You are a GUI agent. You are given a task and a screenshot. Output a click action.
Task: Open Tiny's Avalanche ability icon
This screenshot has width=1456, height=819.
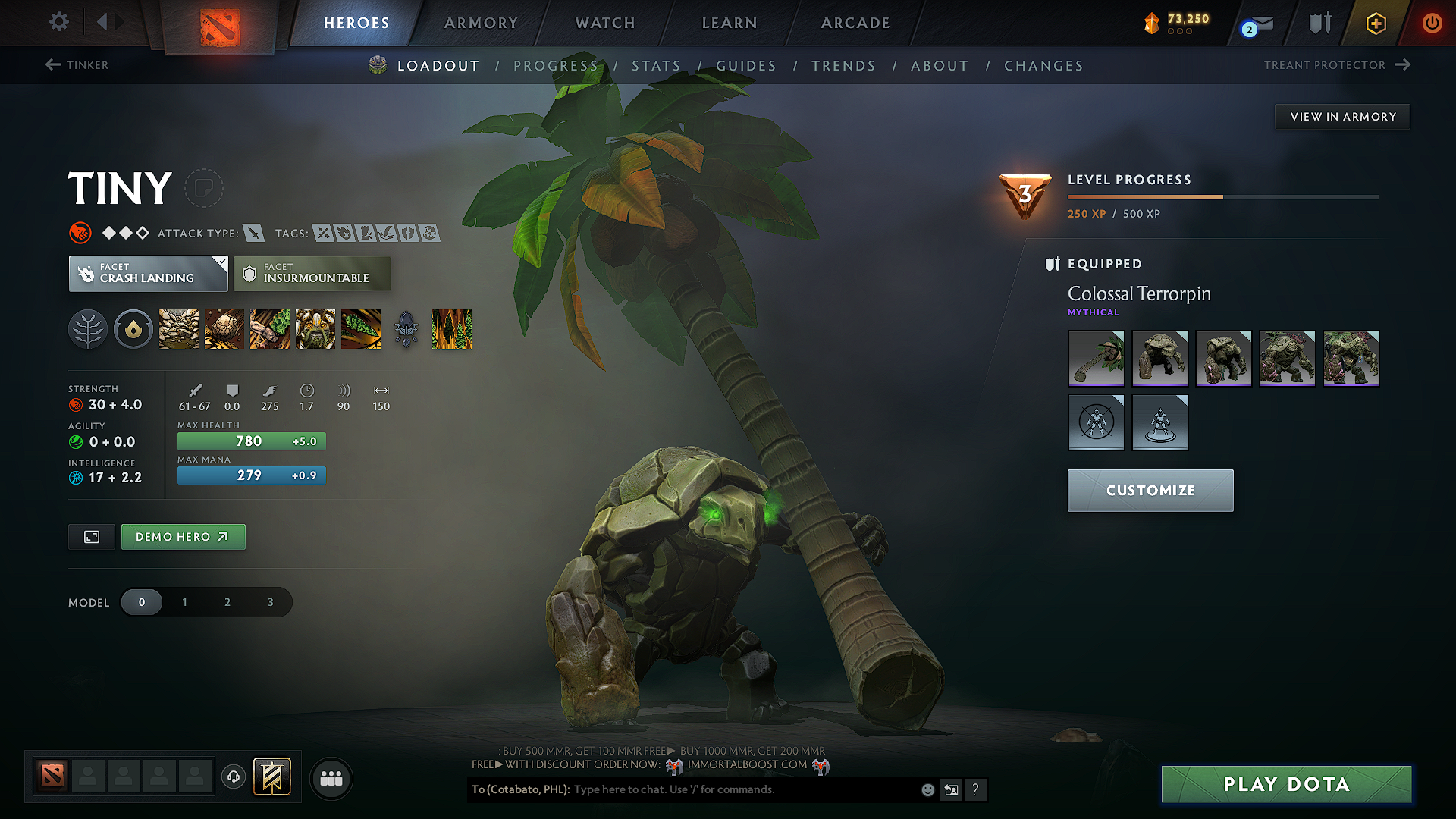178,329
